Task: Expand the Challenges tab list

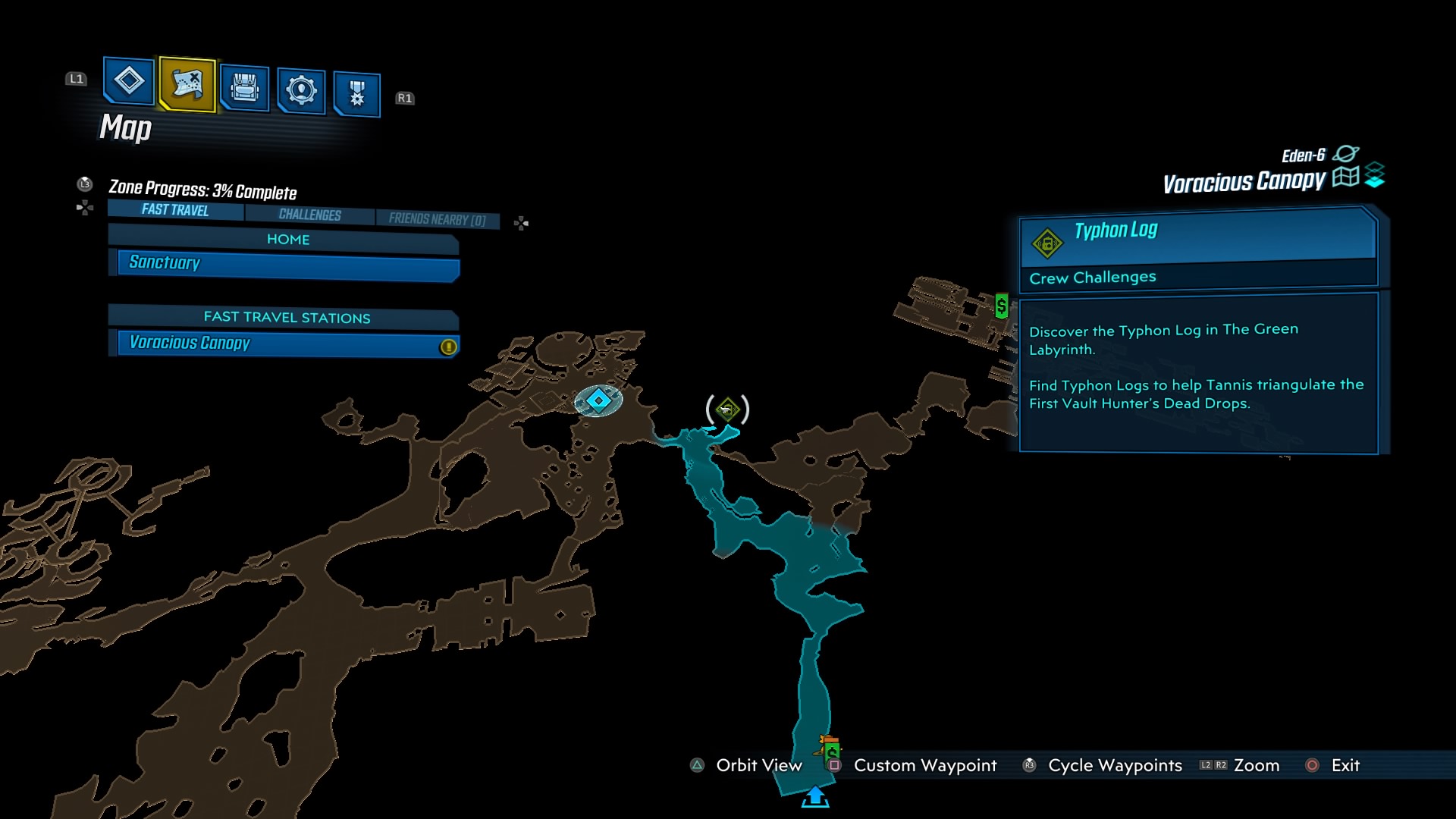Action: click(x=308, y=215)
